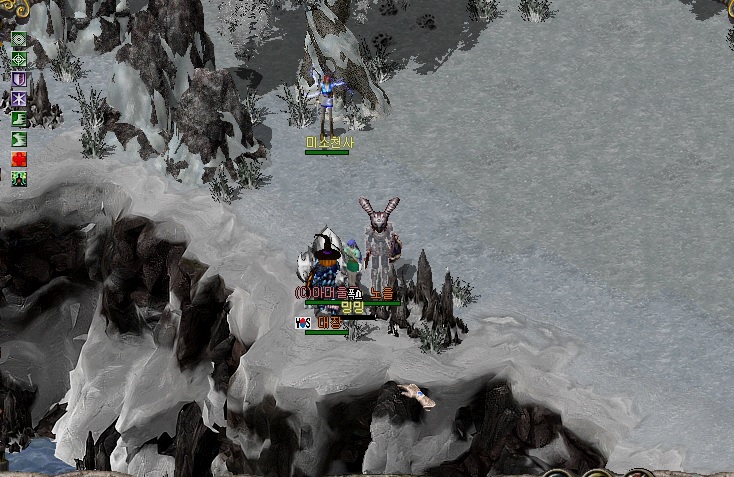Select the purple starburst buff icon

pyautogui.click(x=18, y=99)
